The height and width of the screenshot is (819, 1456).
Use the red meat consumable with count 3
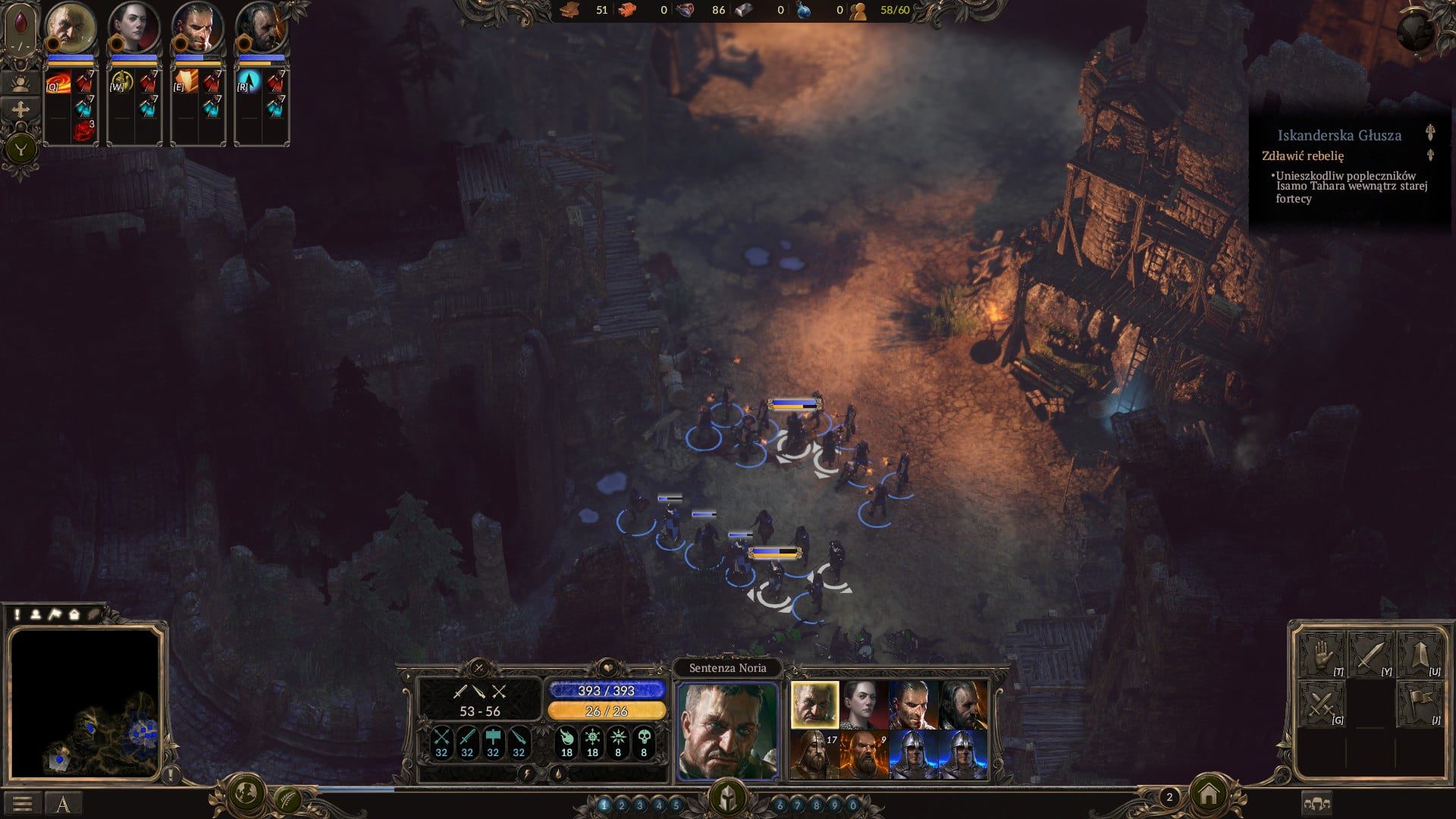(x=84, y=130)
